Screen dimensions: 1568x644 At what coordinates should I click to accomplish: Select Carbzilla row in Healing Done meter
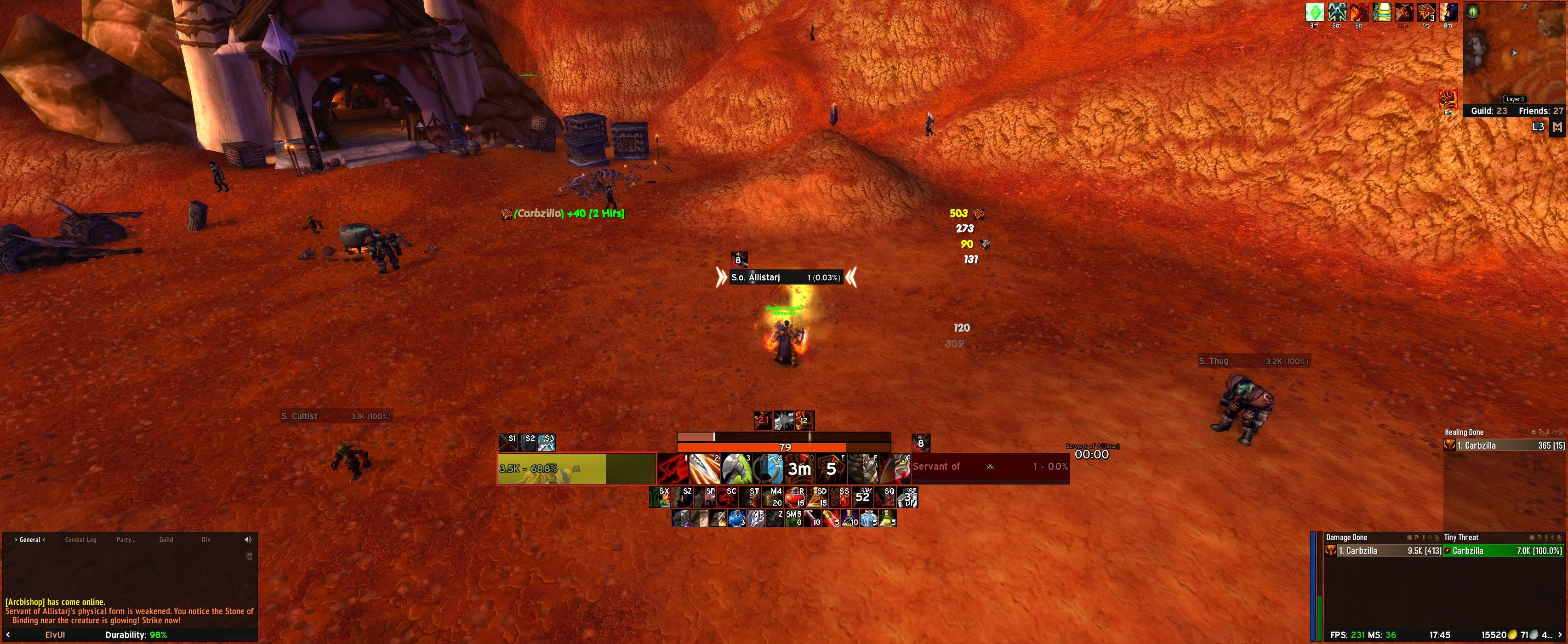click(1504, 445)
